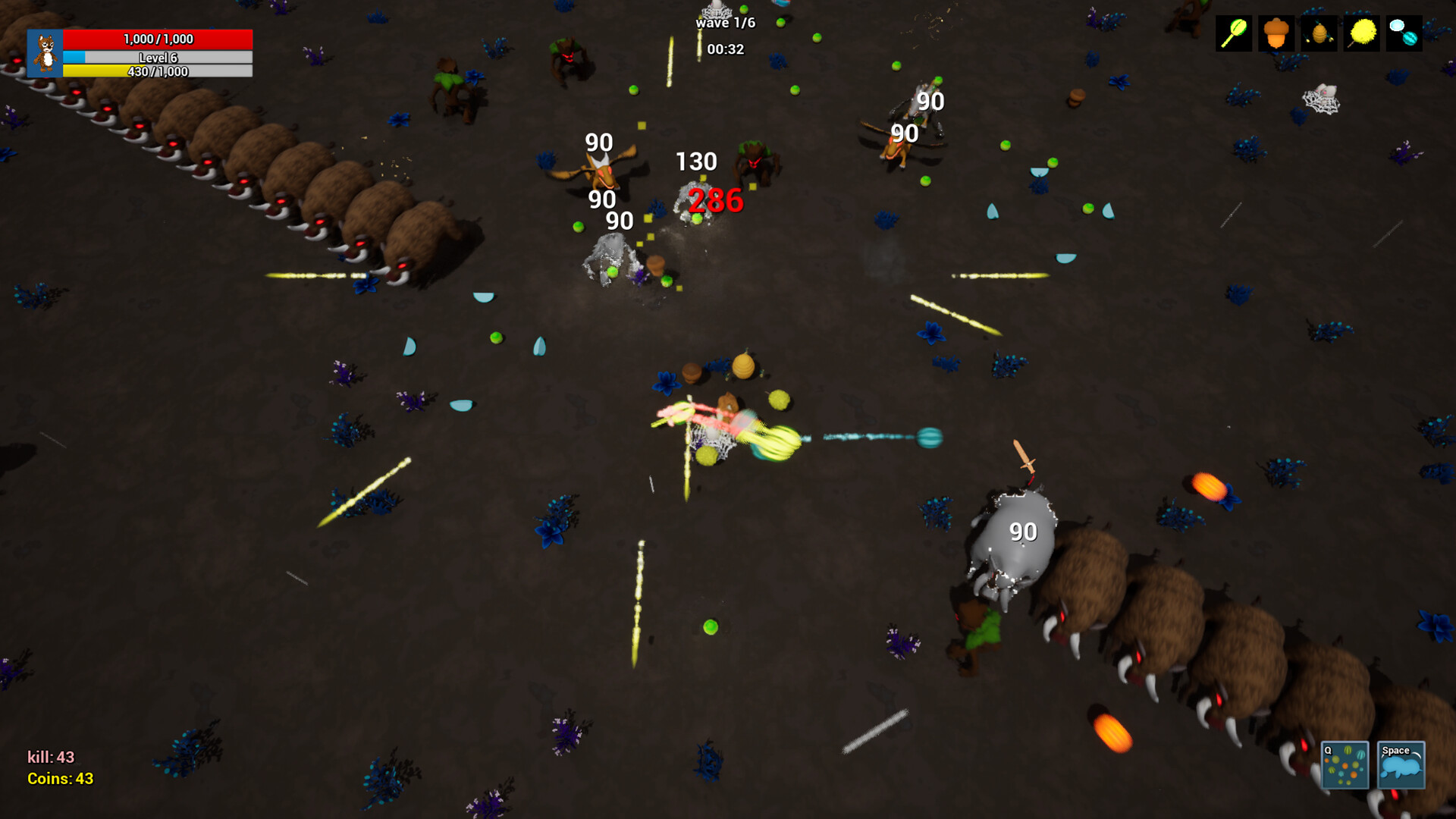Select the yellow dandelion weapon icon

click(x=1361, y=34)
